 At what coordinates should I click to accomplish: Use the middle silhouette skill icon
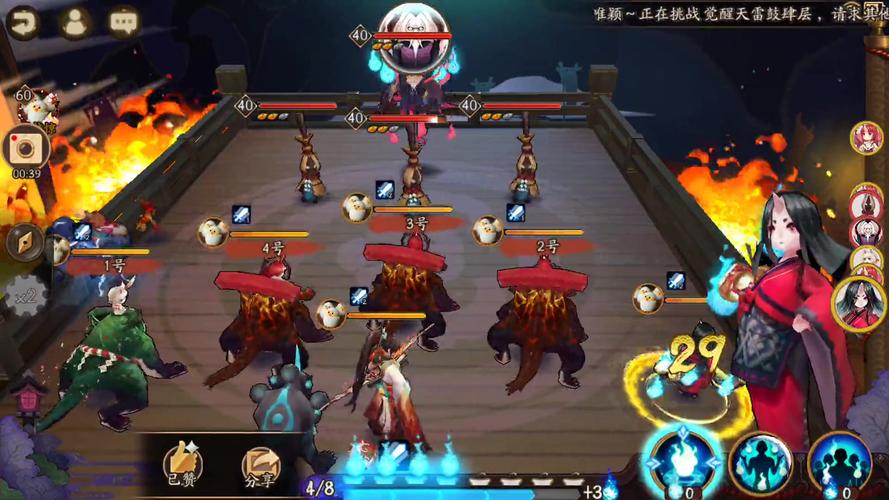tap(760, 462)
